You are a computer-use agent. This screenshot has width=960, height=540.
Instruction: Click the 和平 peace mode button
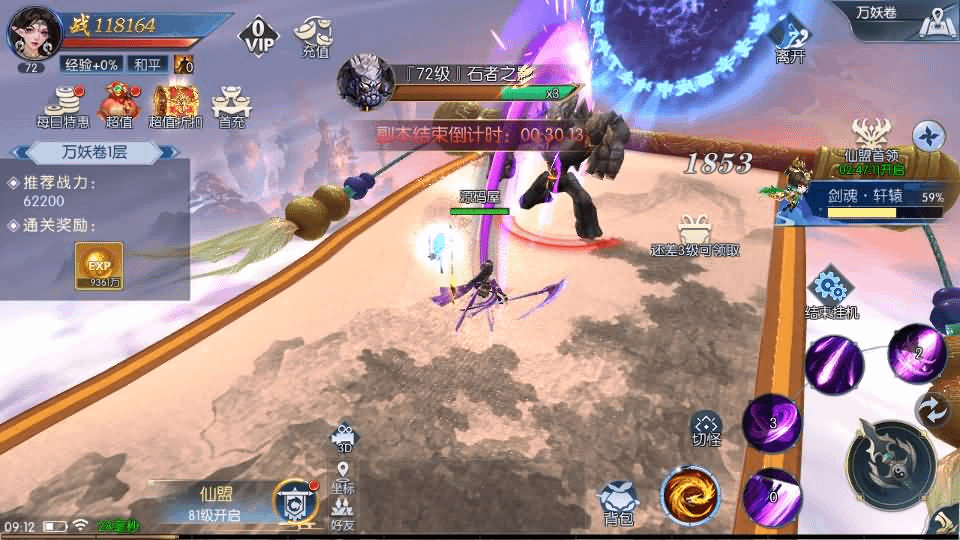click(x=147, y=64)
